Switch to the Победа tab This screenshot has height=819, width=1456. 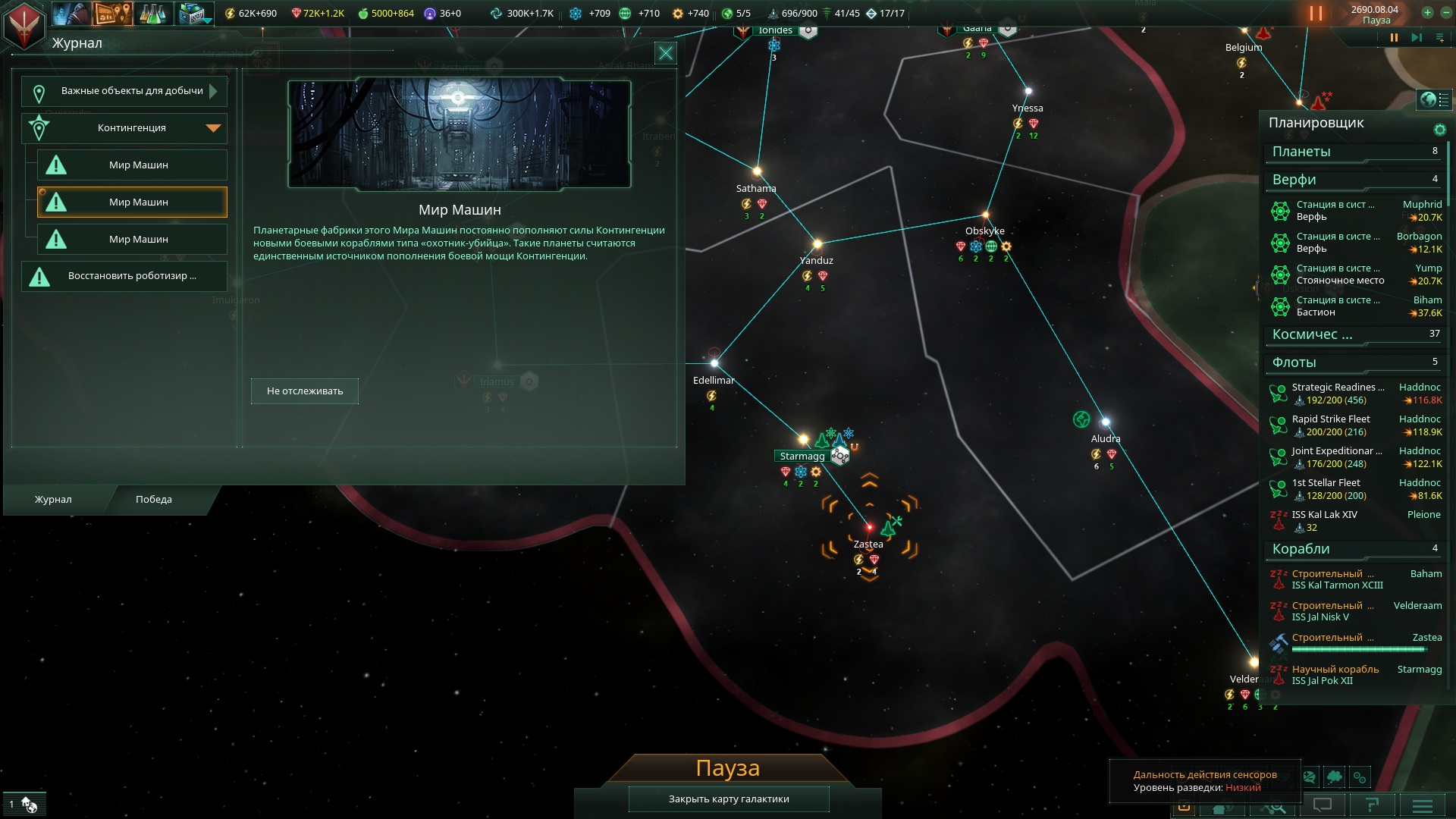pyautogui.click(x=154, y=500)
